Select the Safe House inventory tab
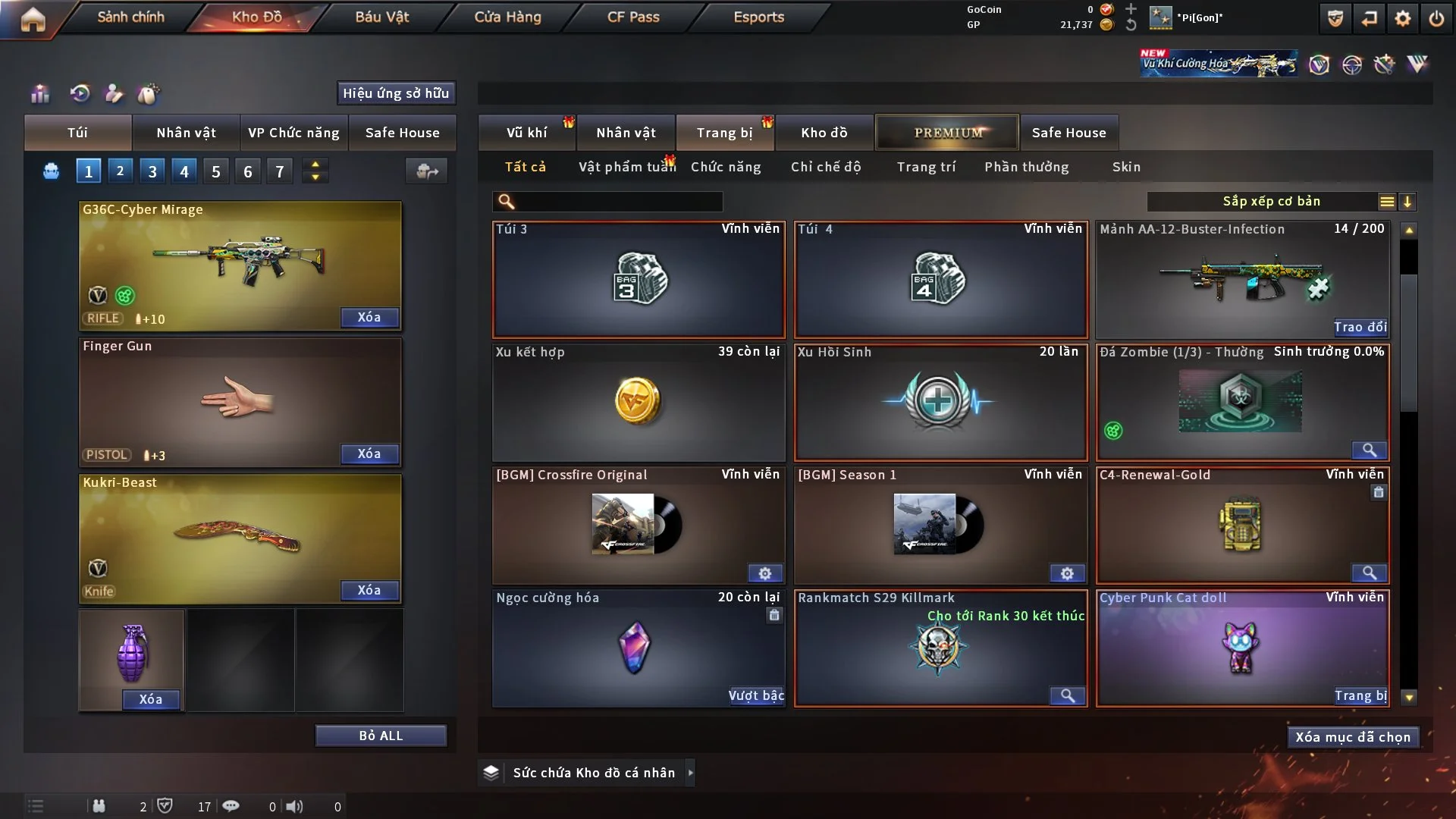Screen dimensions: 1456x819 tap(1068, 133)
